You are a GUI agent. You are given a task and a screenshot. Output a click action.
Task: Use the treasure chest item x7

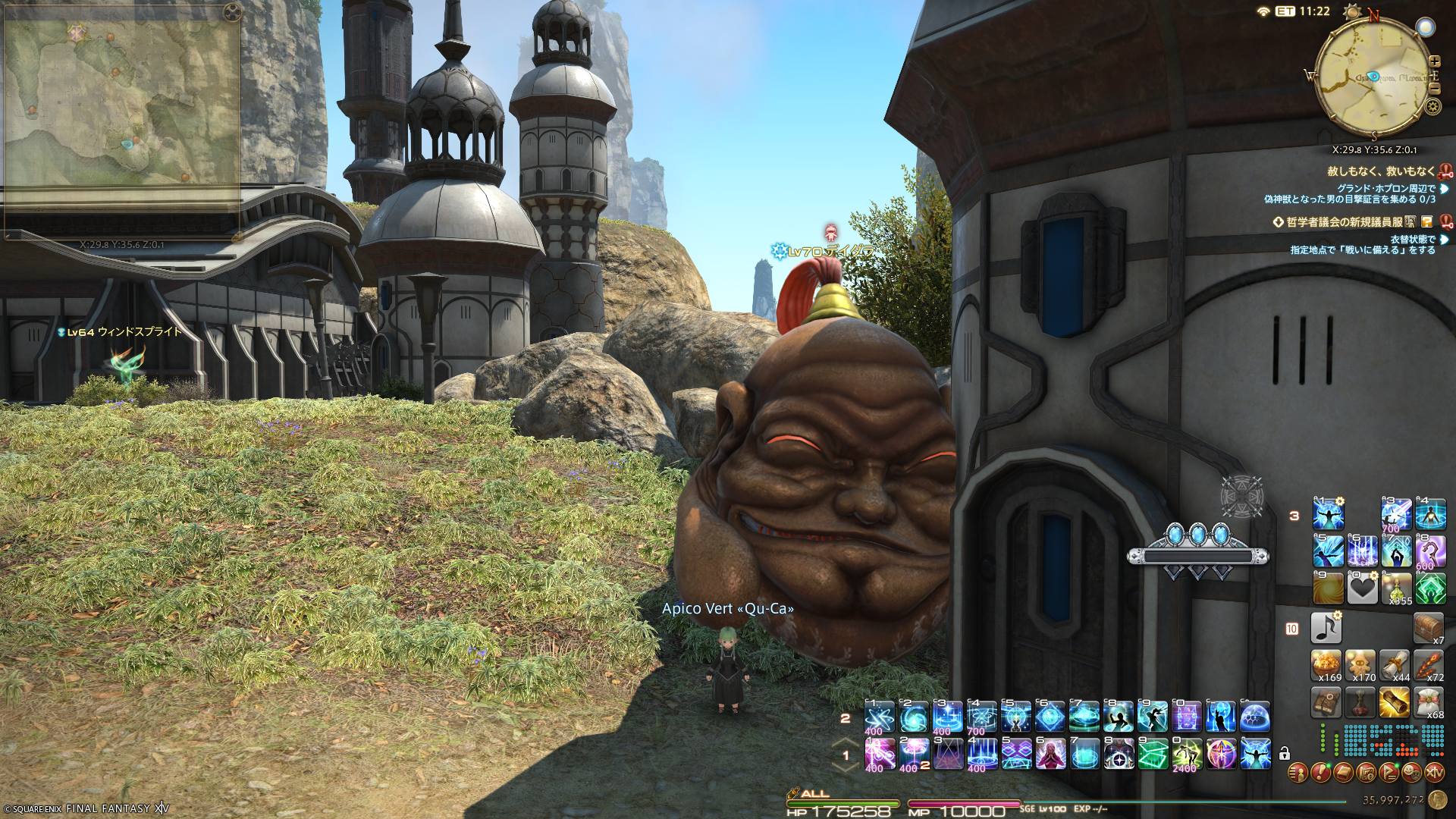1429,628
